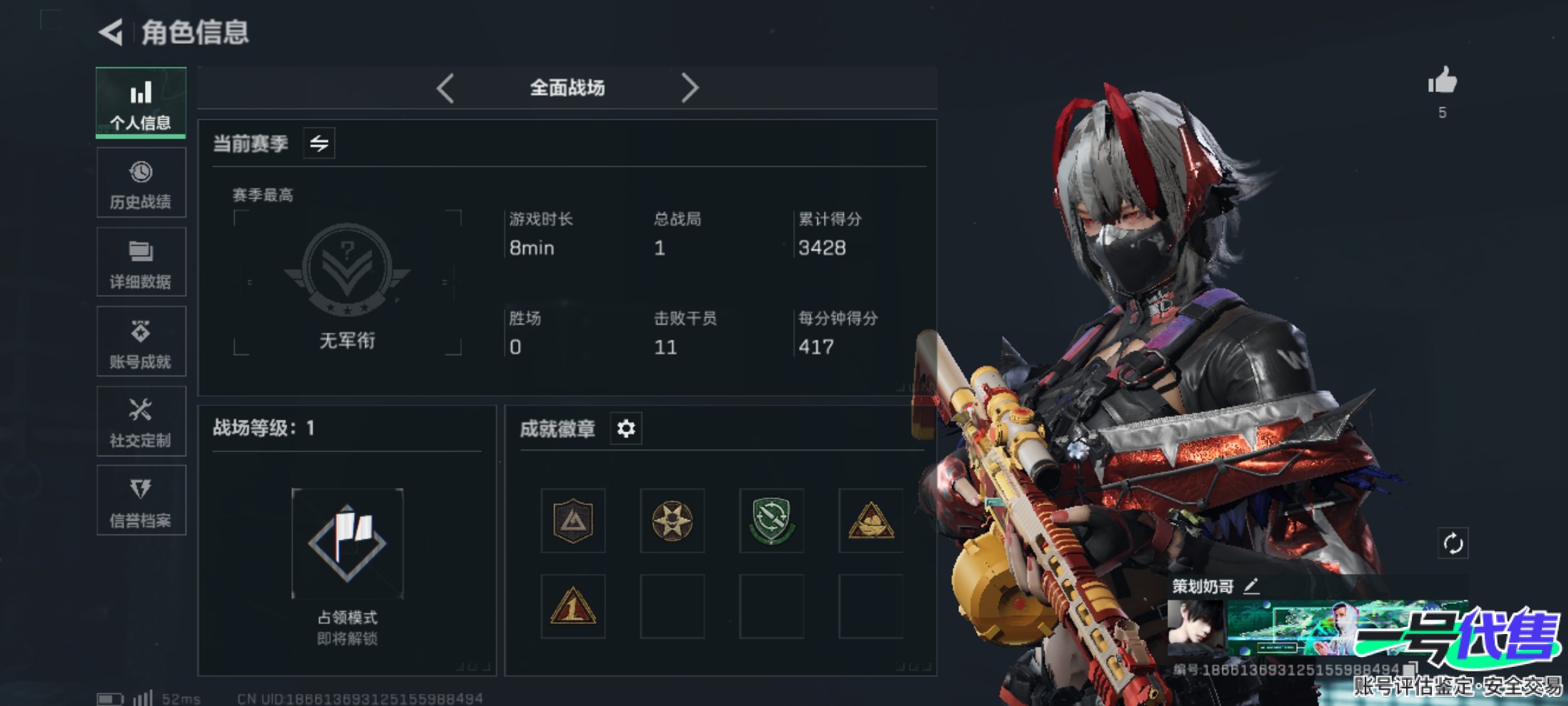Go back using the arrow beside 角色信息
This screenshot has height=706, width=1568.
(111, 32)
